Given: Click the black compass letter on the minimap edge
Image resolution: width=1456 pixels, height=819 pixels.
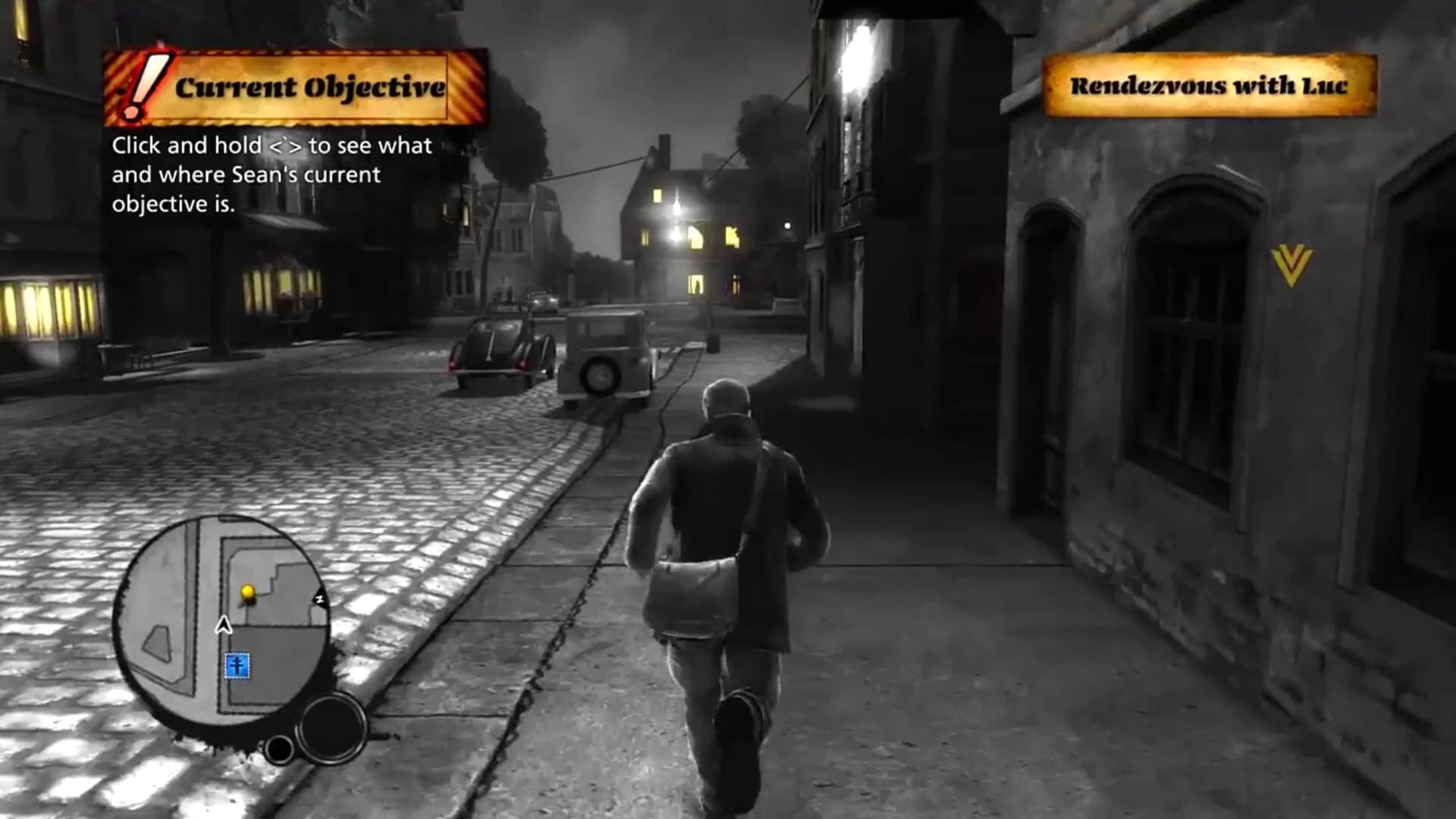Looking at the screenshot, I should coord(318,600).
